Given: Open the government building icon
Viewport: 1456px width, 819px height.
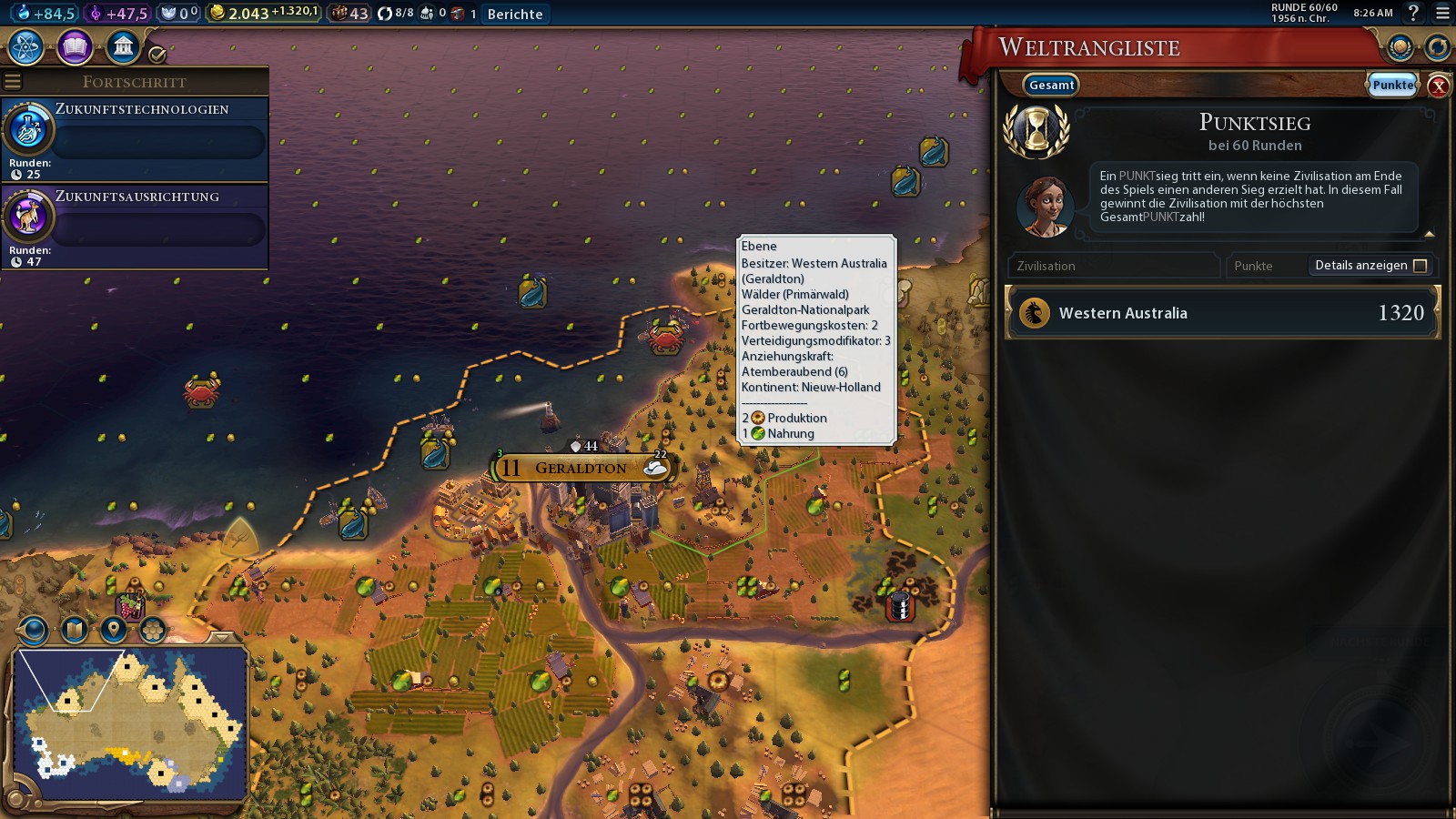Looking at the screenshot, I should tap(123, 47).
